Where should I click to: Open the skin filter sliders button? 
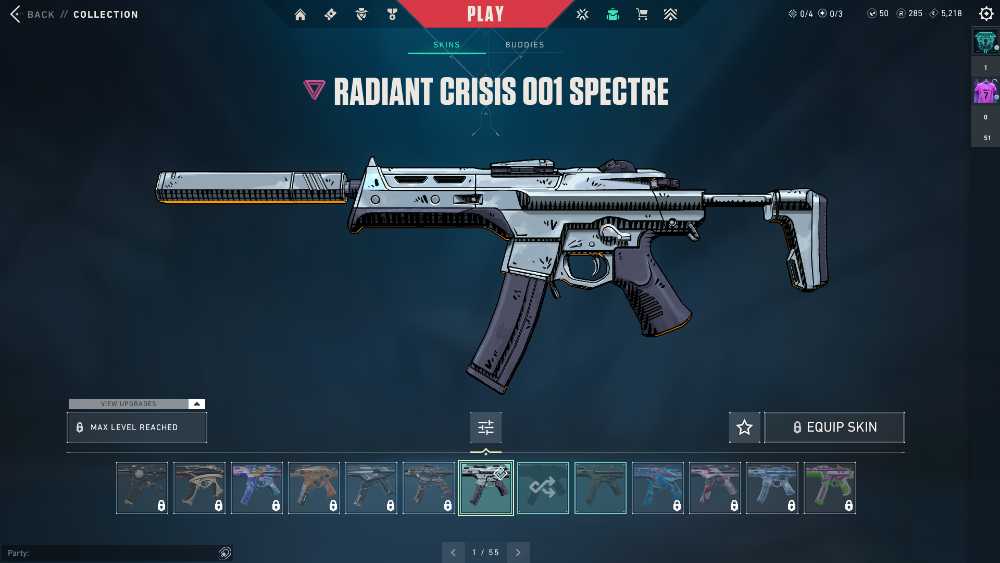[x=486, y=427]
